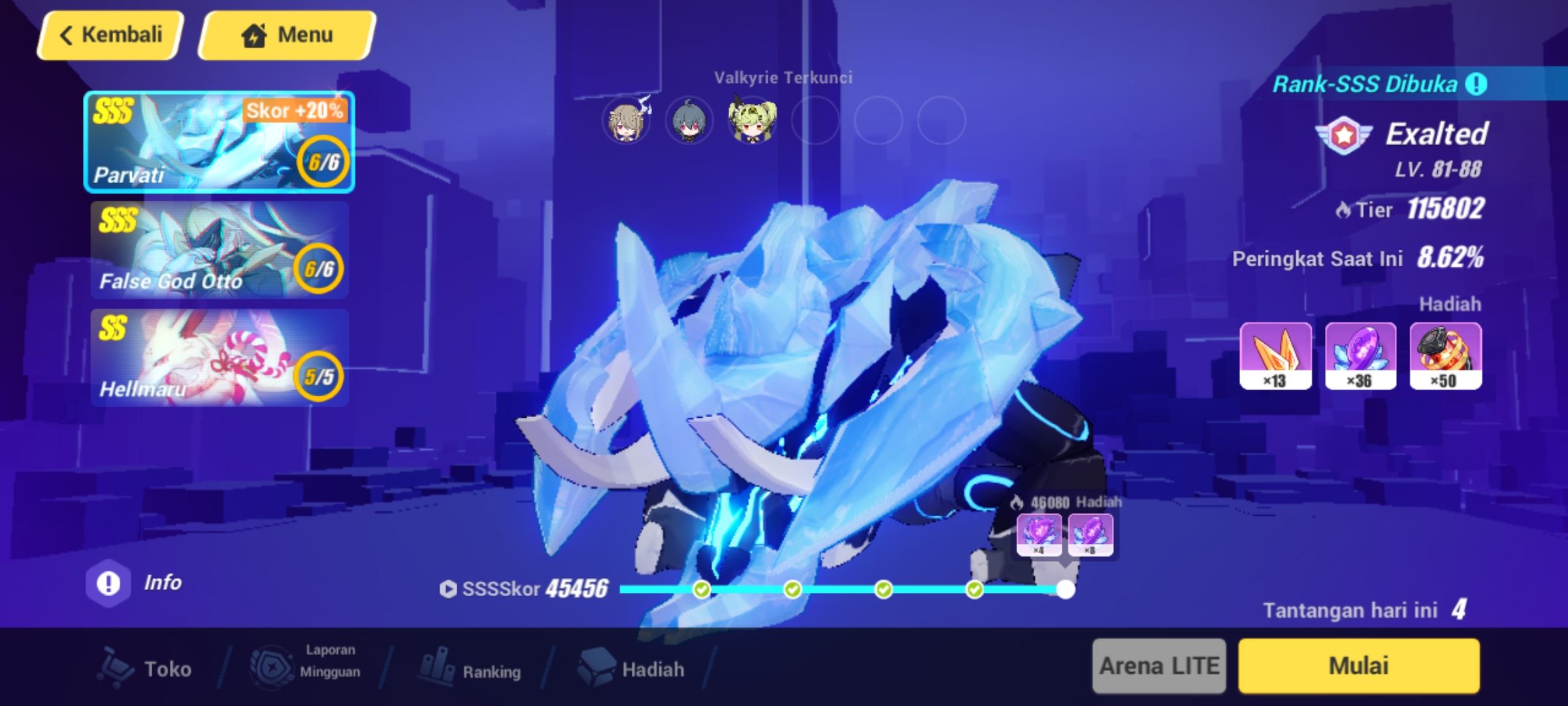View the Laporan Mingguan weekly report
The width and height of the screenshot is (1568, 706).
coord(301,669)
